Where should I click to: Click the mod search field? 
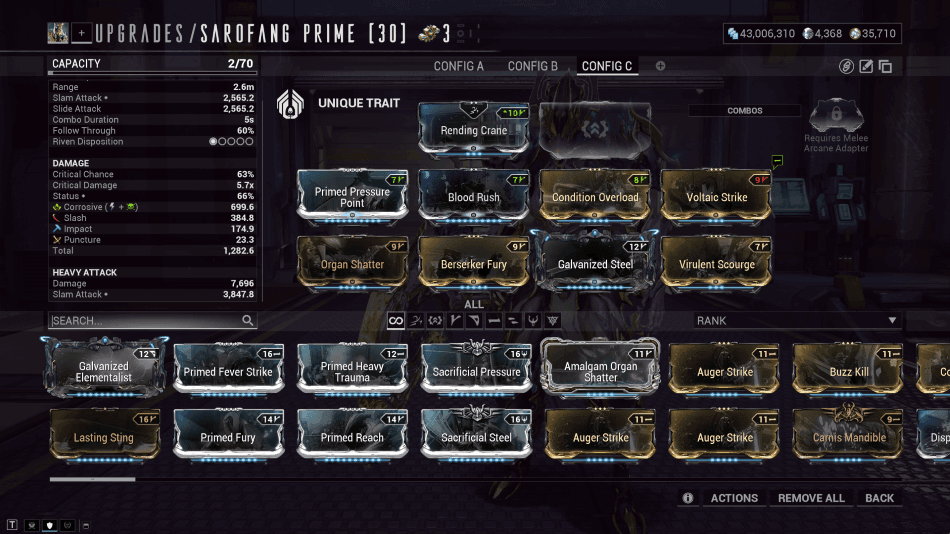click(145, 321)
